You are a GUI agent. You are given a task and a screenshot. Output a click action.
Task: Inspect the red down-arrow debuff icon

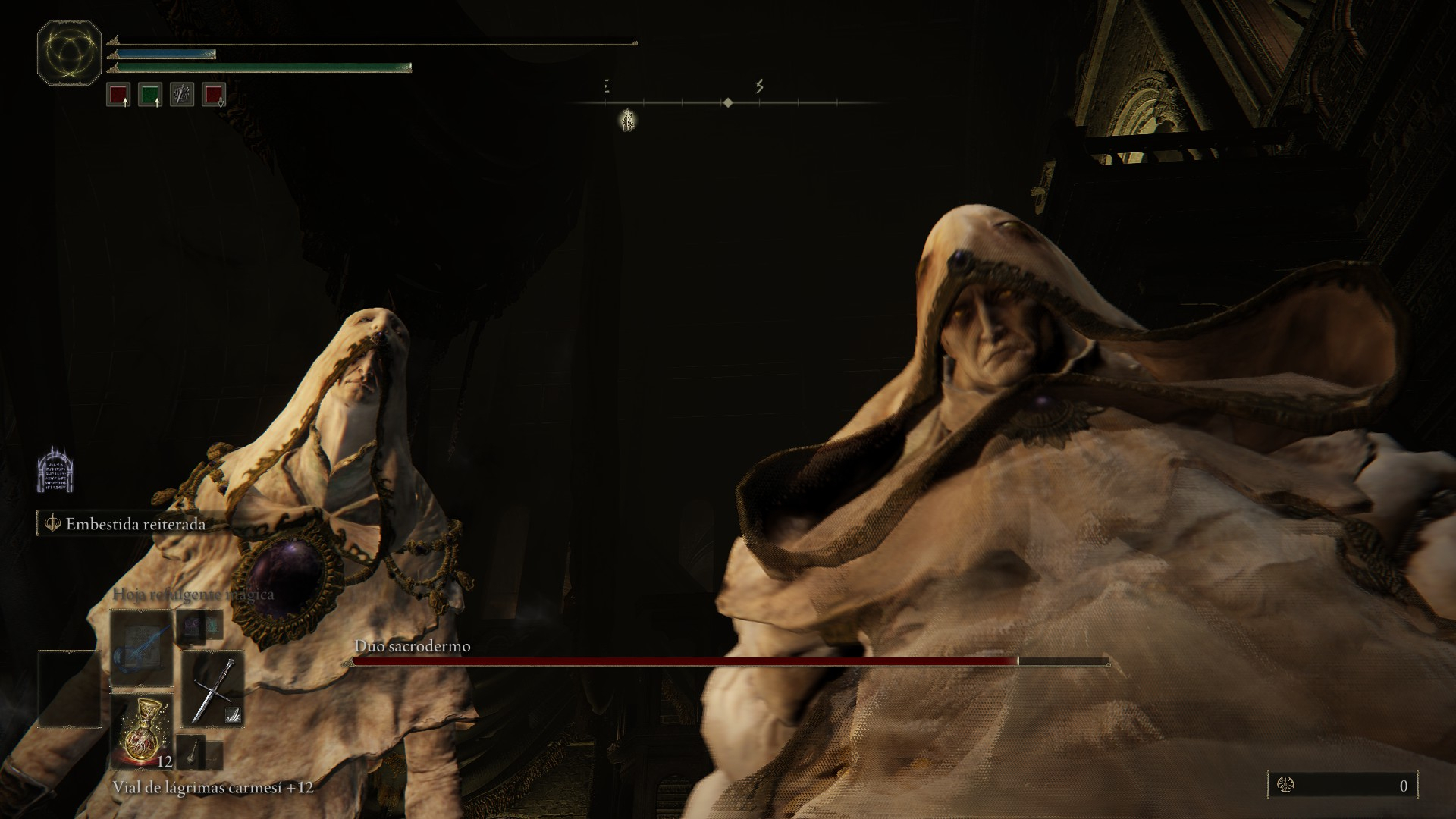214,95
